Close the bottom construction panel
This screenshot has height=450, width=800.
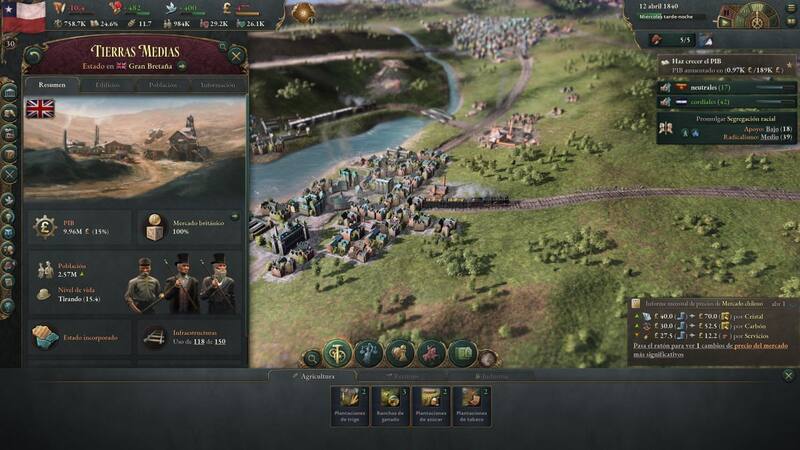[788, 376]
